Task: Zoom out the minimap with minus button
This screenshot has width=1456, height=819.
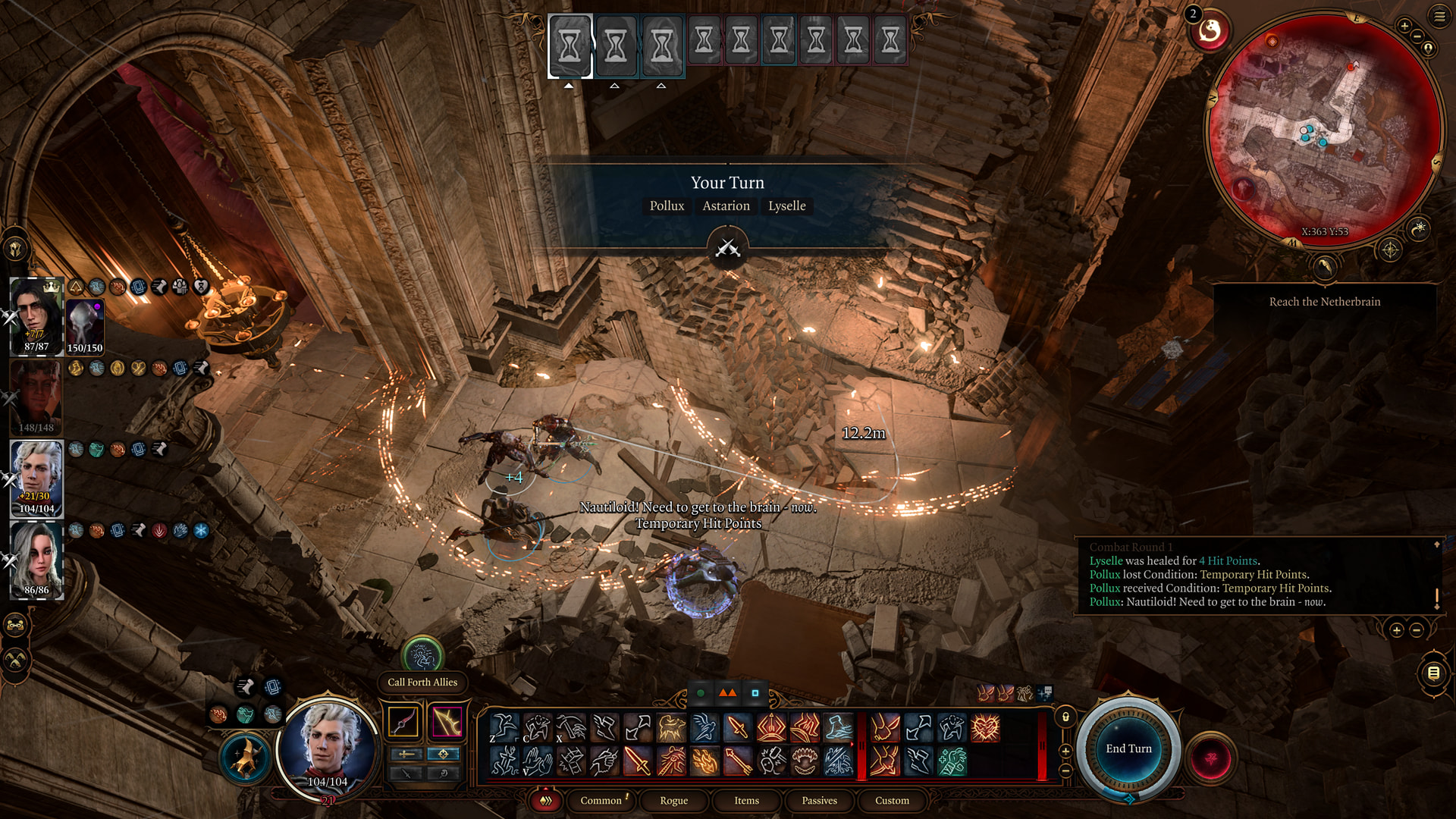Action: click(x=1417, y=36)
